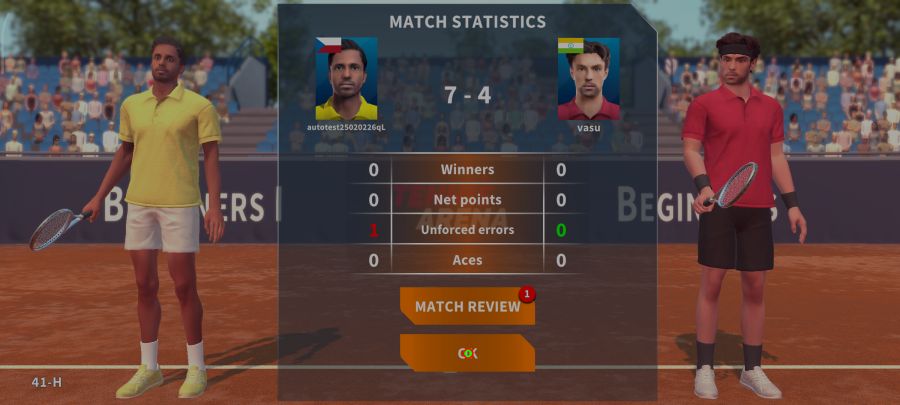Image resolution: width=900 pixels, height=405 pixels.
Task: Open the Match Review screen
Action: (467, 306)
